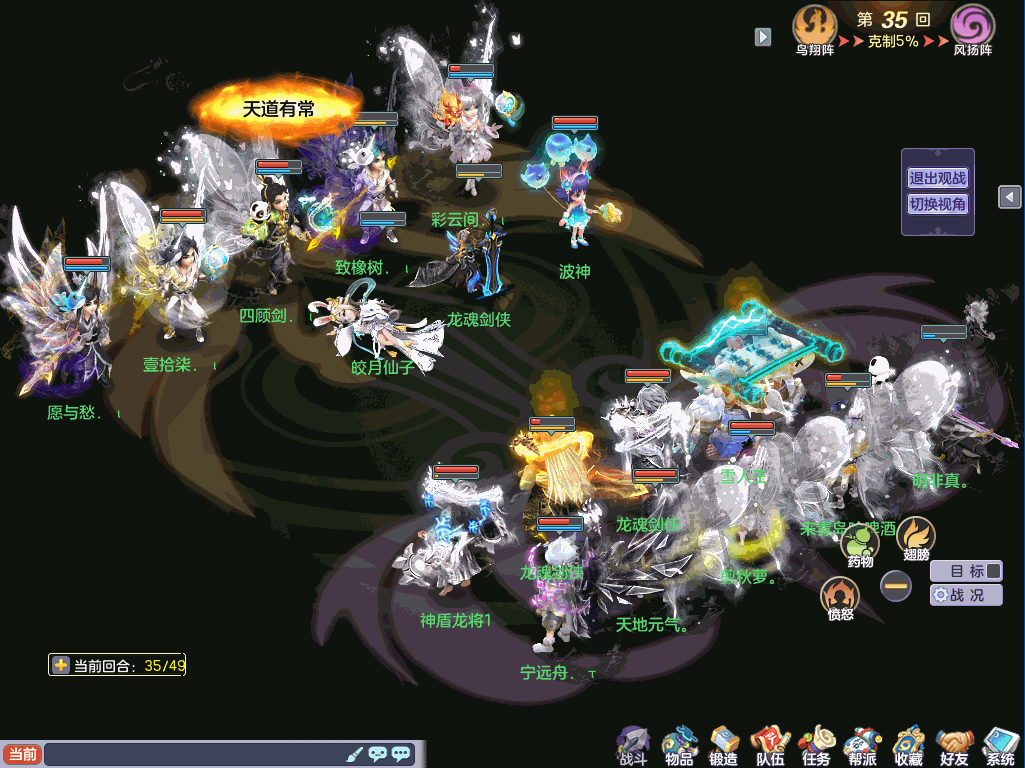1025x768 pixels.
Task: Collapse the round action menu with the minus button
Action: [896, 586]
